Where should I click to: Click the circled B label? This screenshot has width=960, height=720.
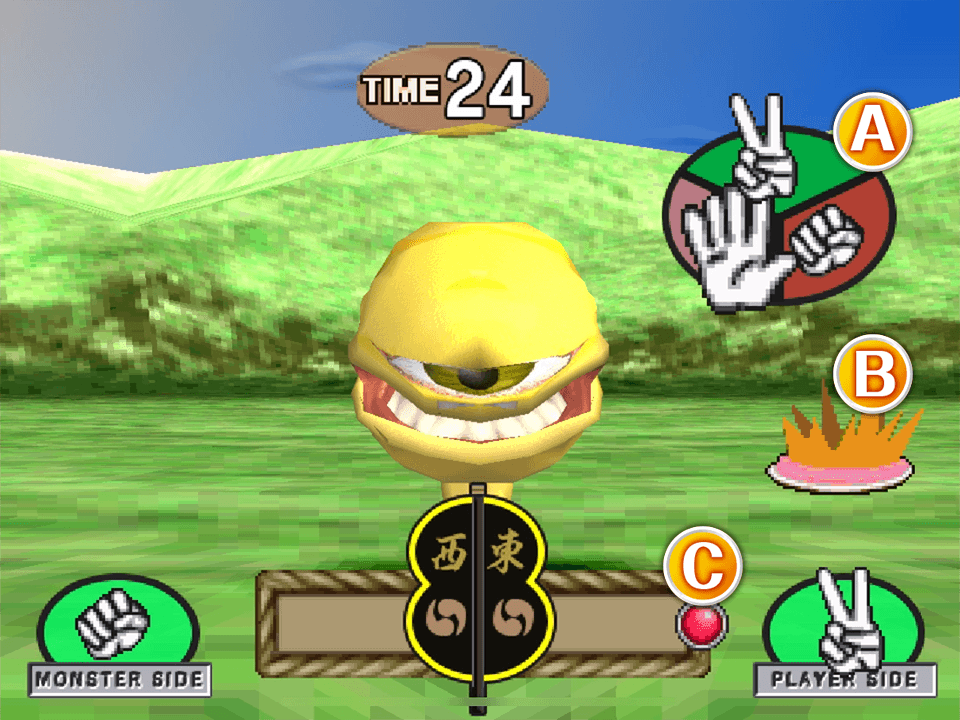pos(873,375)
